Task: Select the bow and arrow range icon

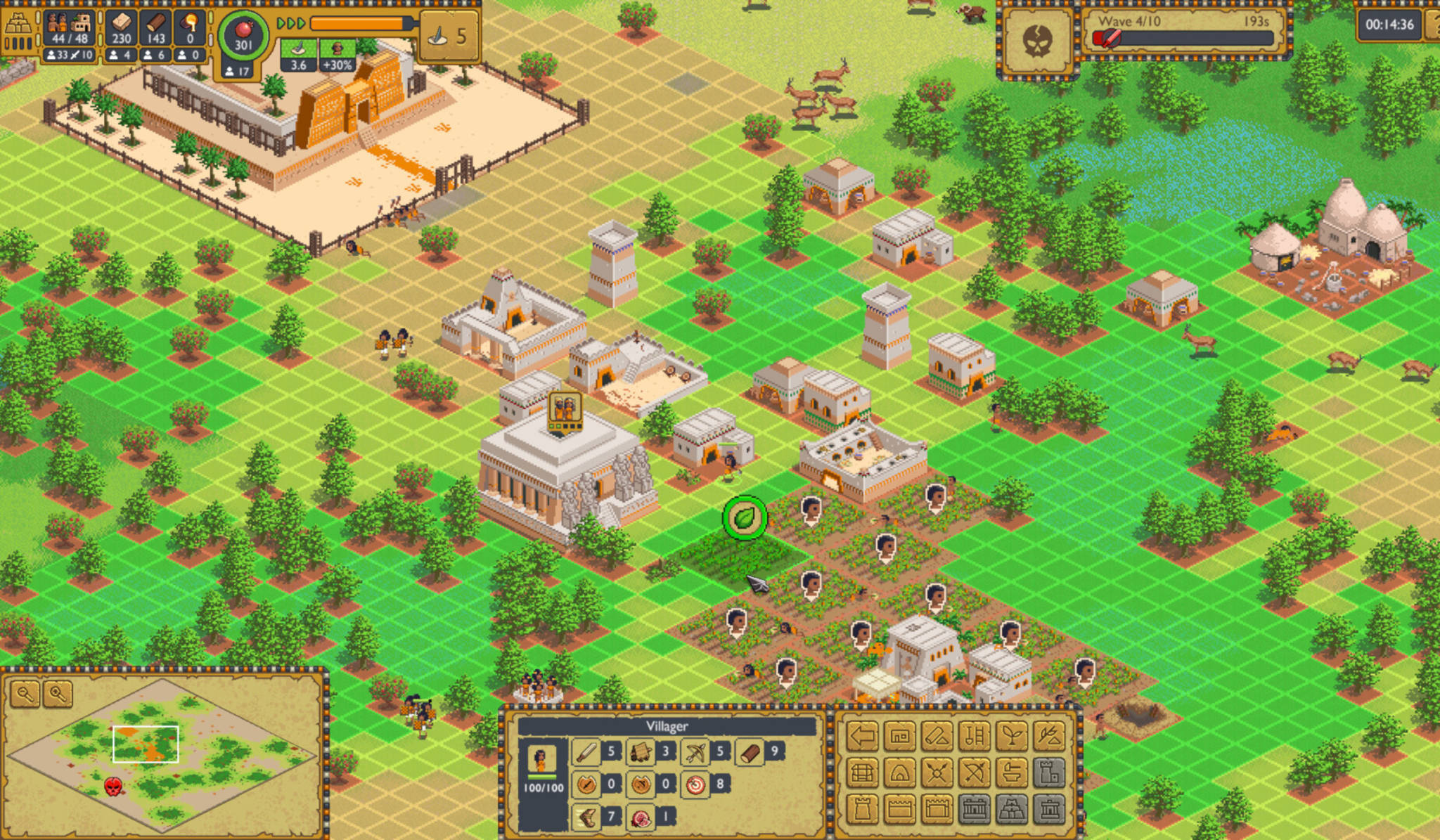Action: pos(975,773)
